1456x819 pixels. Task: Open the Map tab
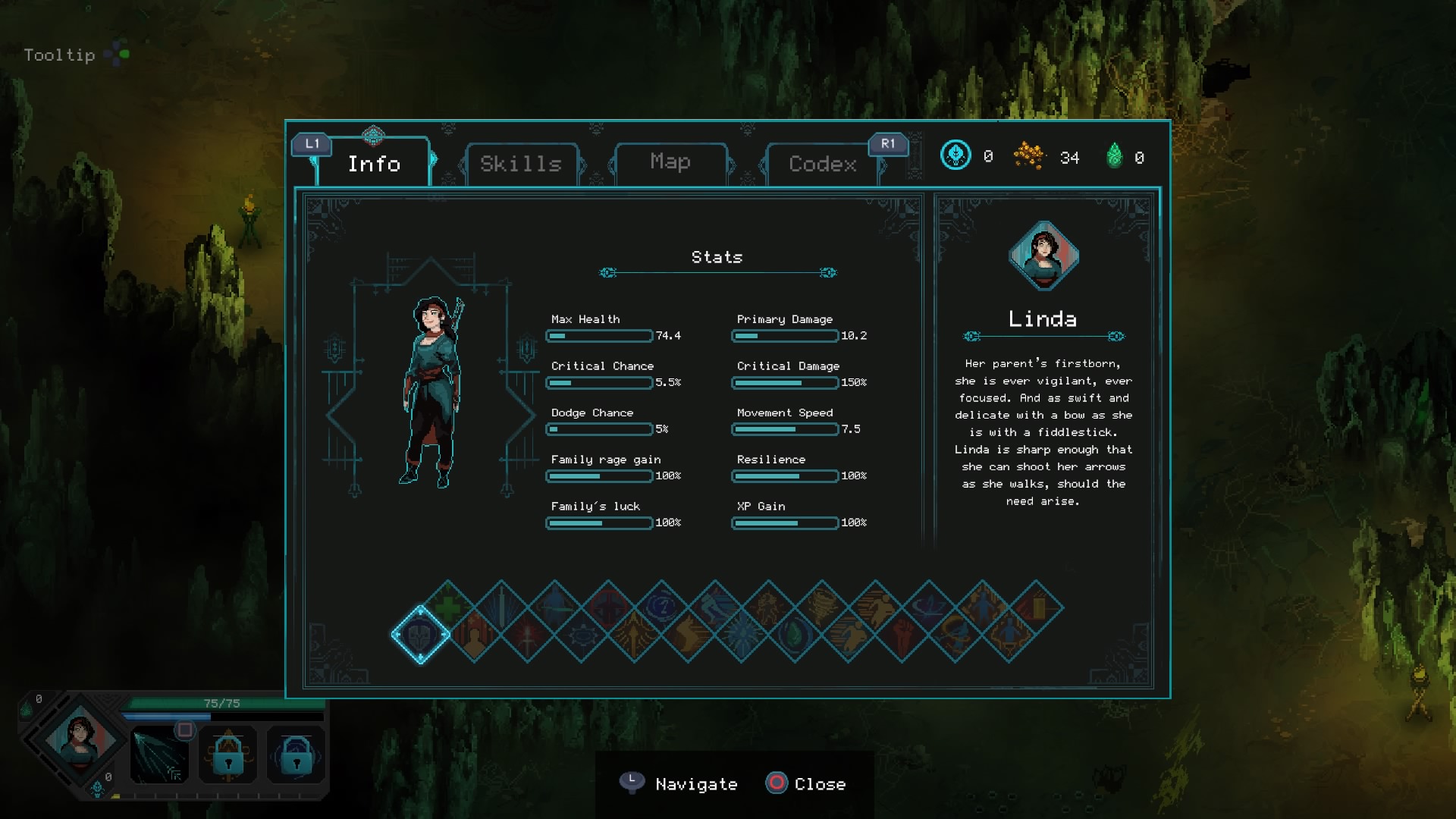670,162
